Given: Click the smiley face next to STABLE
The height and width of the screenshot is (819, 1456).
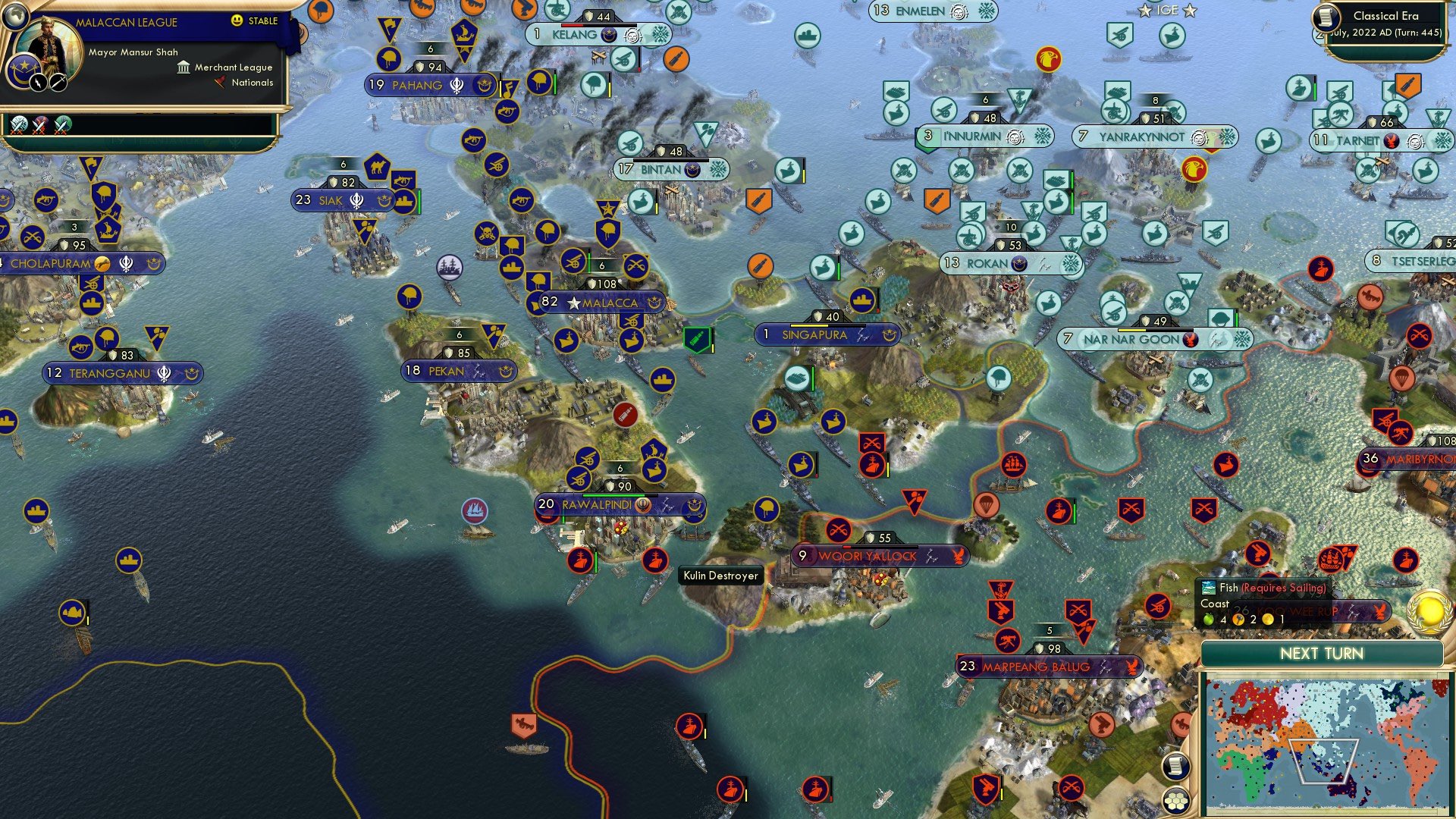Looking at the screenshot, I should (x=237, y=22).
